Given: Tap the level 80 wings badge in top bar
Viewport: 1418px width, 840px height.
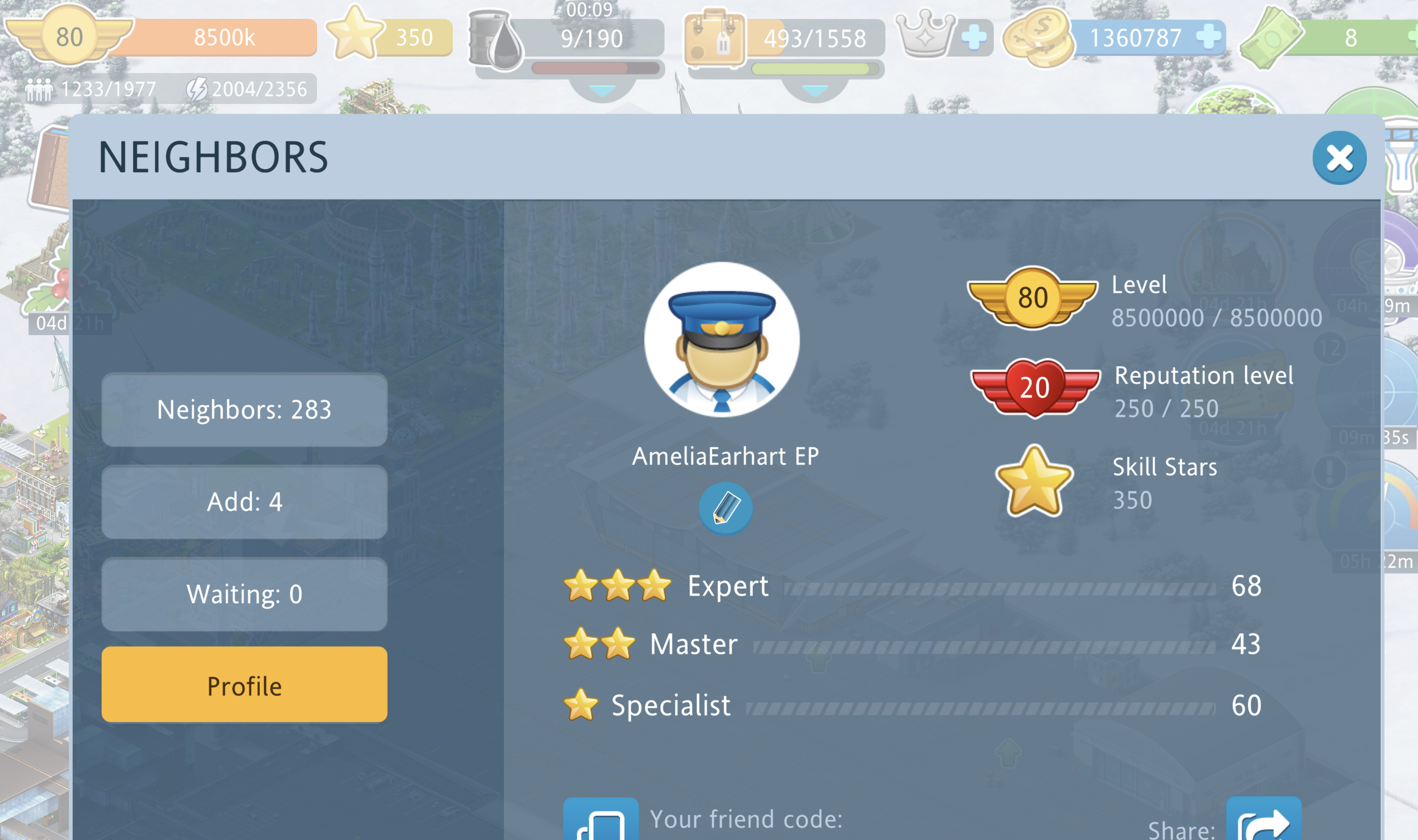Looking at the screenshot, I should point(69,36).
